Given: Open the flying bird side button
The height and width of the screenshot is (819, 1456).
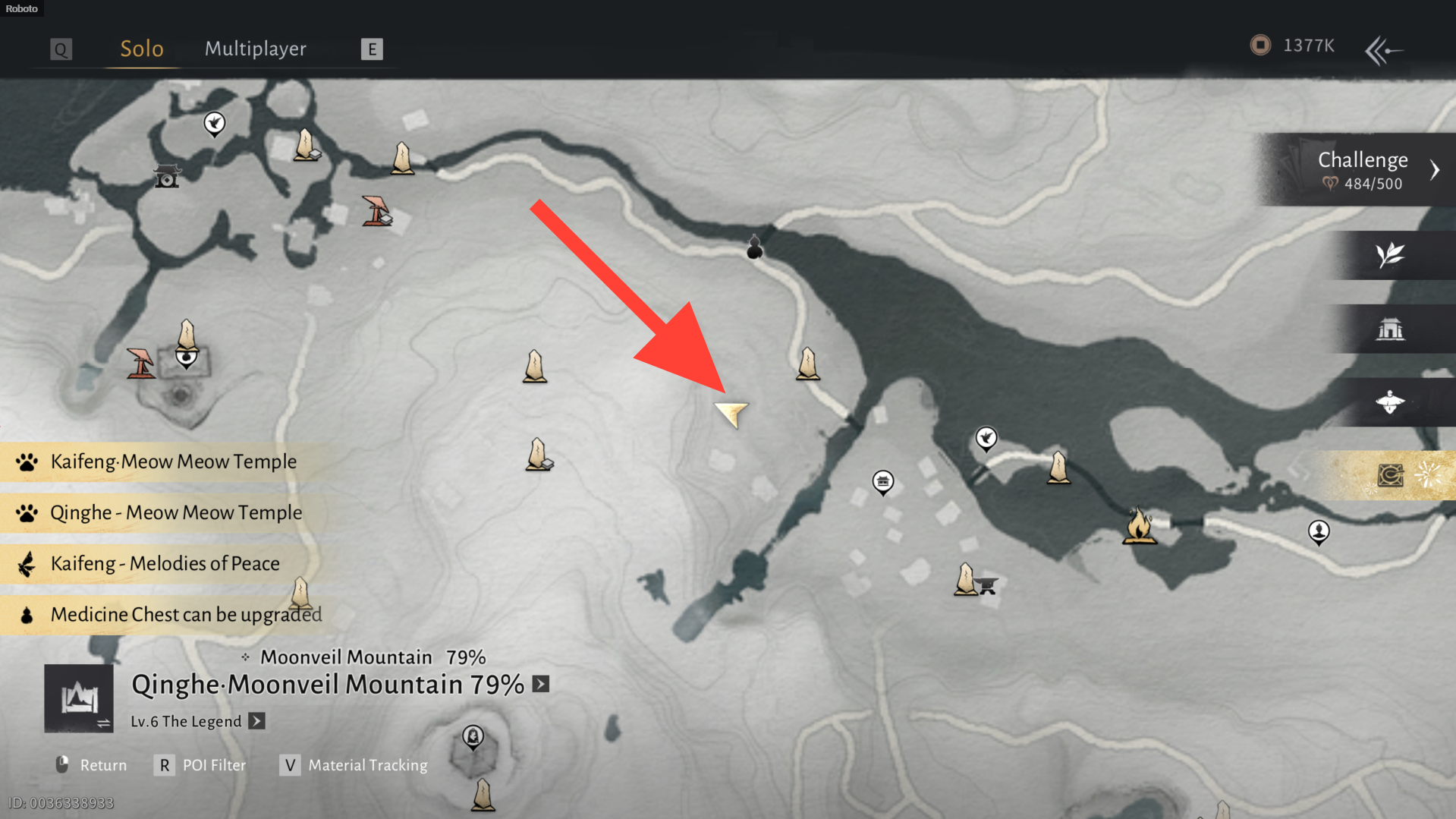Looking at the screenshot, I should [1390, 402].
